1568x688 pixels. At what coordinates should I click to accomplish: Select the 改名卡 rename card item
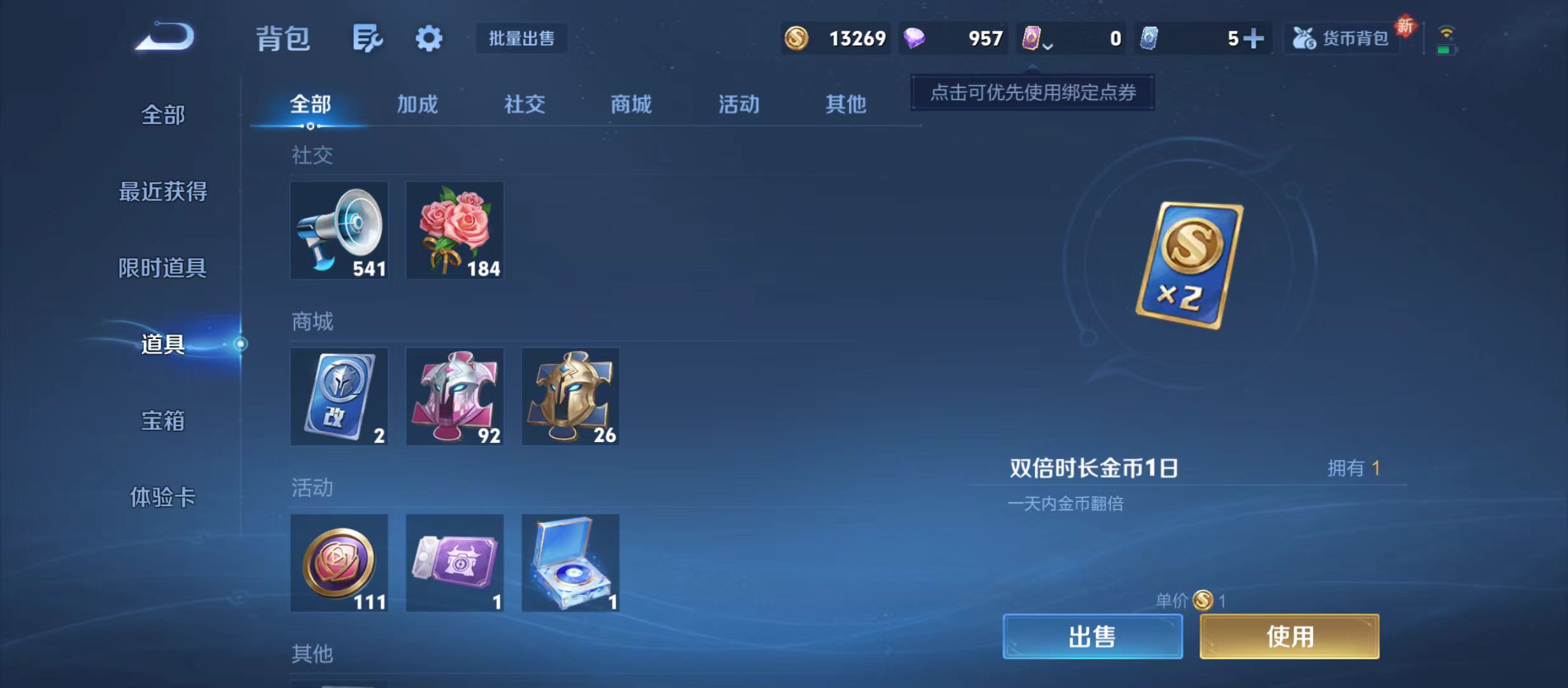339,396
